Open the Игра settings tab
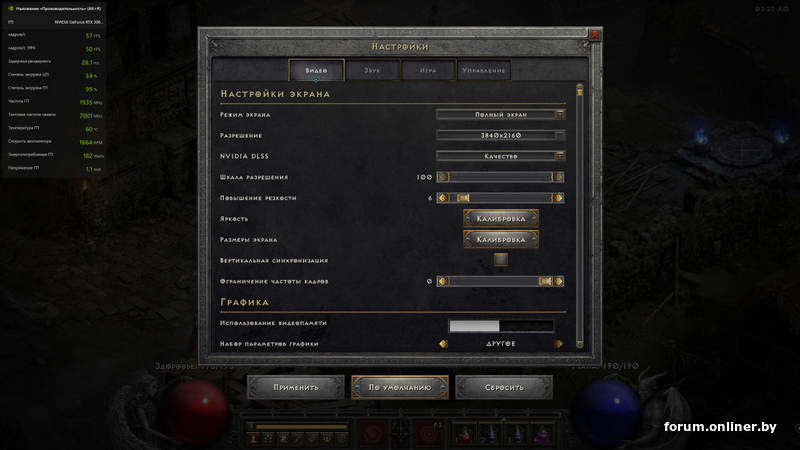Screen dimensions: 800x450 click(427, 70)
